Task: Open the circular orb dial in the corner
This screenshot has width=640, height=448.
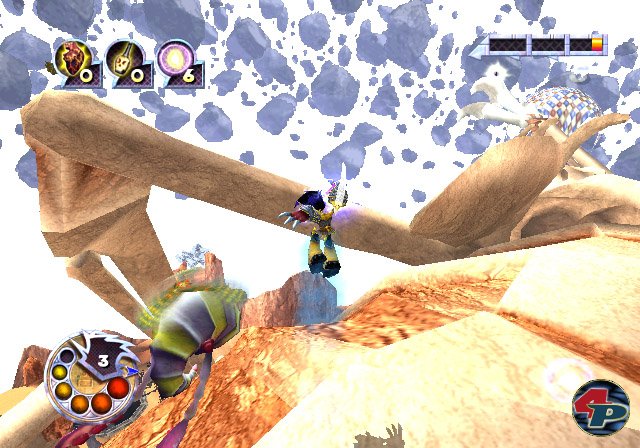Action: tap(88, 373)
